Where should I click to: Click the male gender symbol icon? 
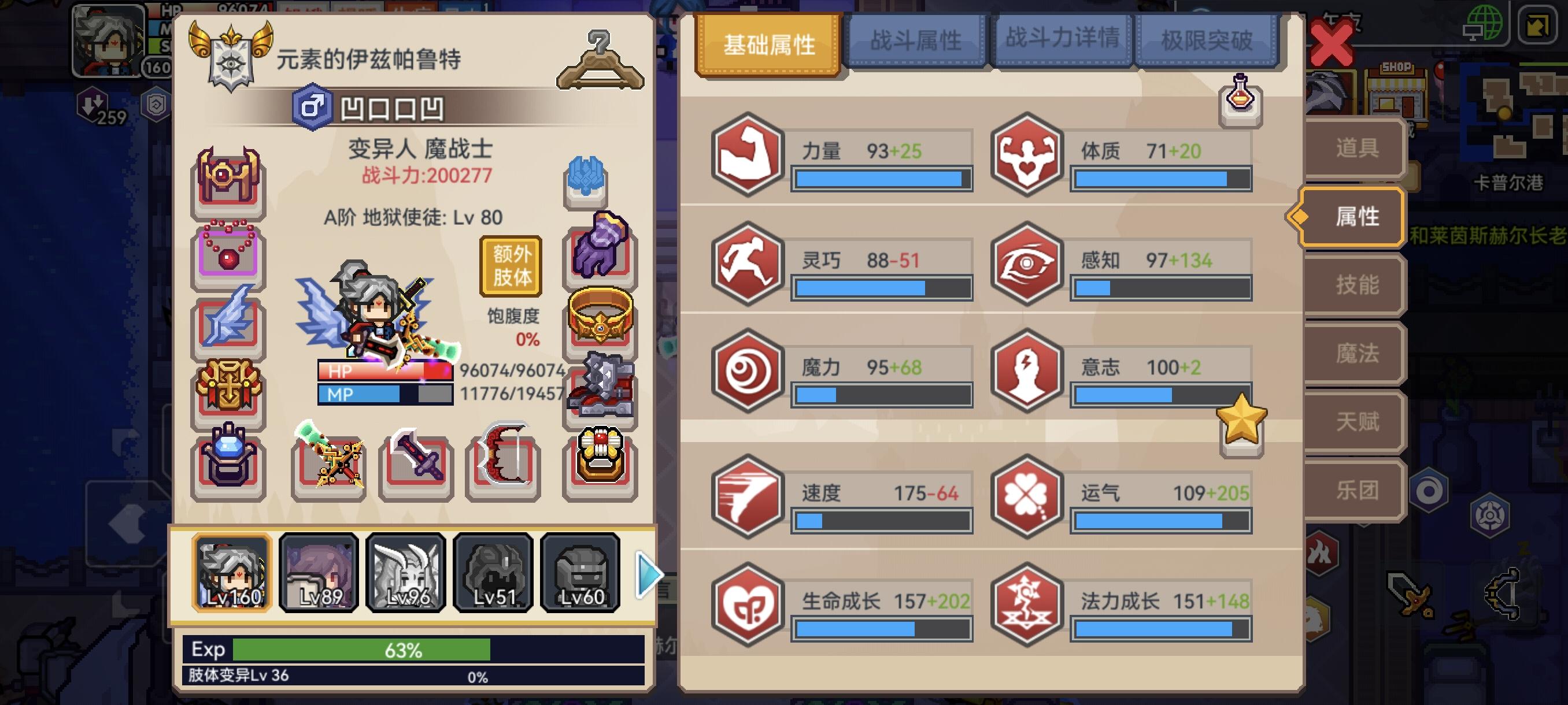pyautogui.click(x=312, y=107)
